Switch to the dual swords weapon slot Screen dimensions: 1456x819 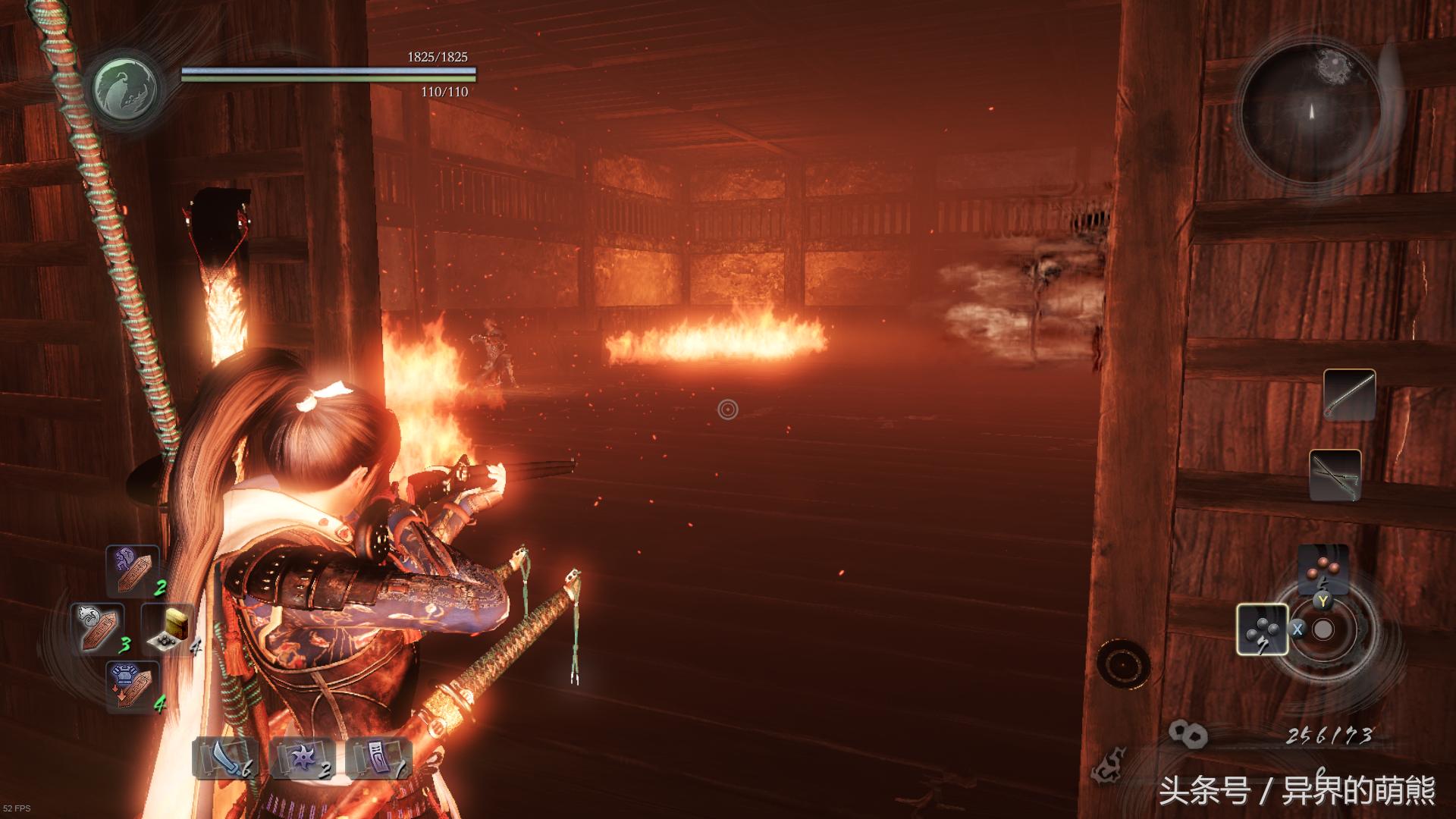[x=1335, y=475]
